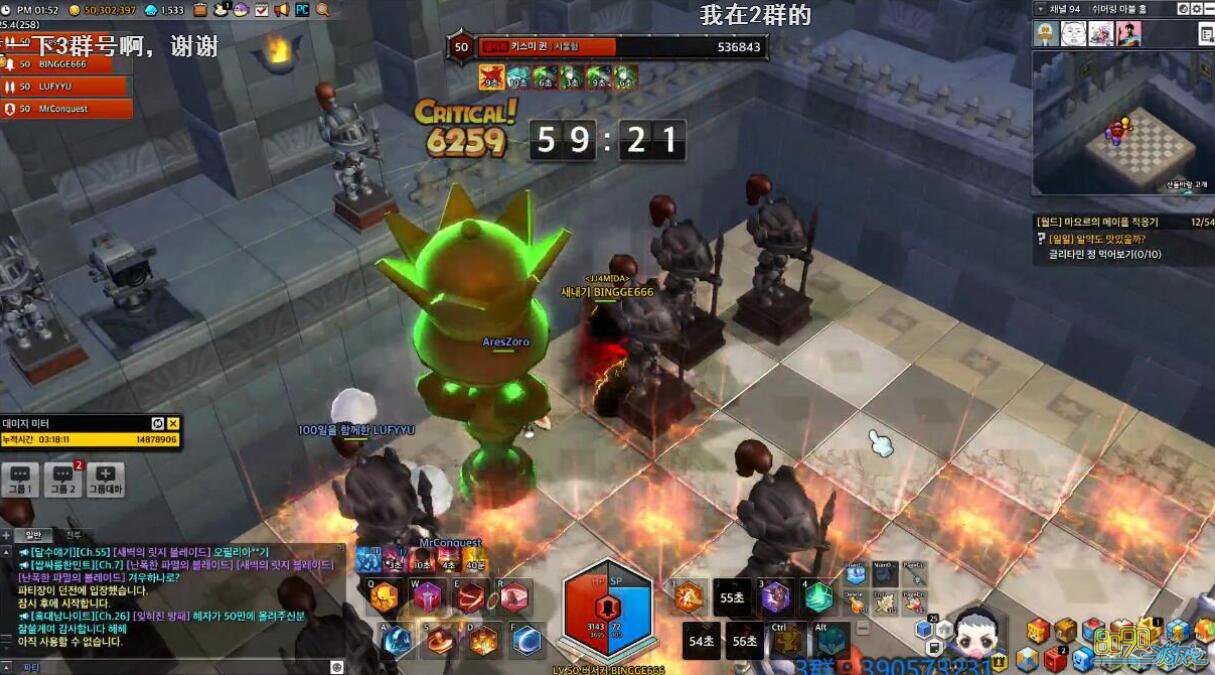1215x675 pixels.
Task: Activate the A blue skill icon
Action: (x=397, y=640)
